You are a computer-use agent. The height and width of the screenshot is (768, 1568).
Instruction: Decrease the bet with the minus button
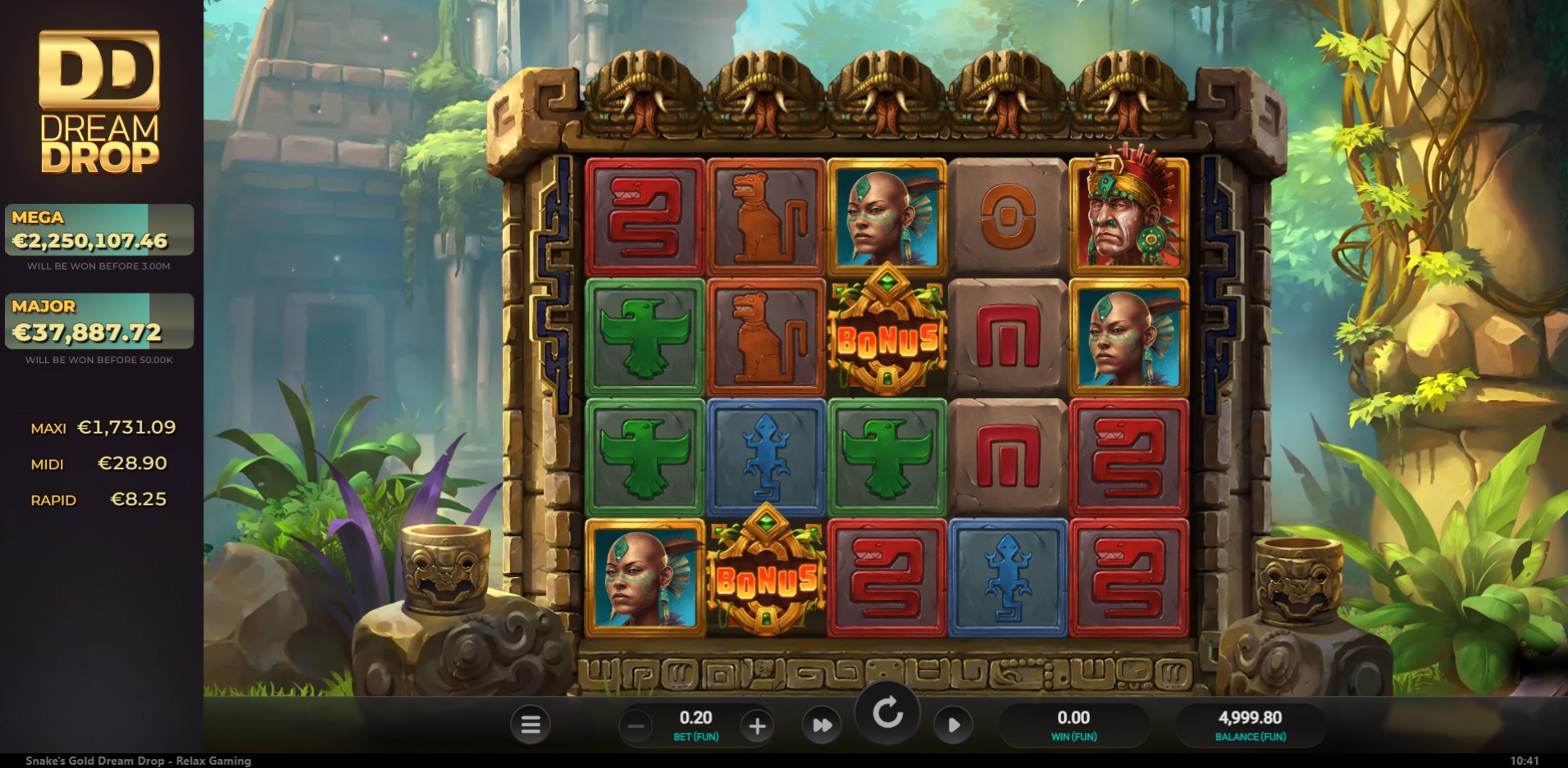636,725
